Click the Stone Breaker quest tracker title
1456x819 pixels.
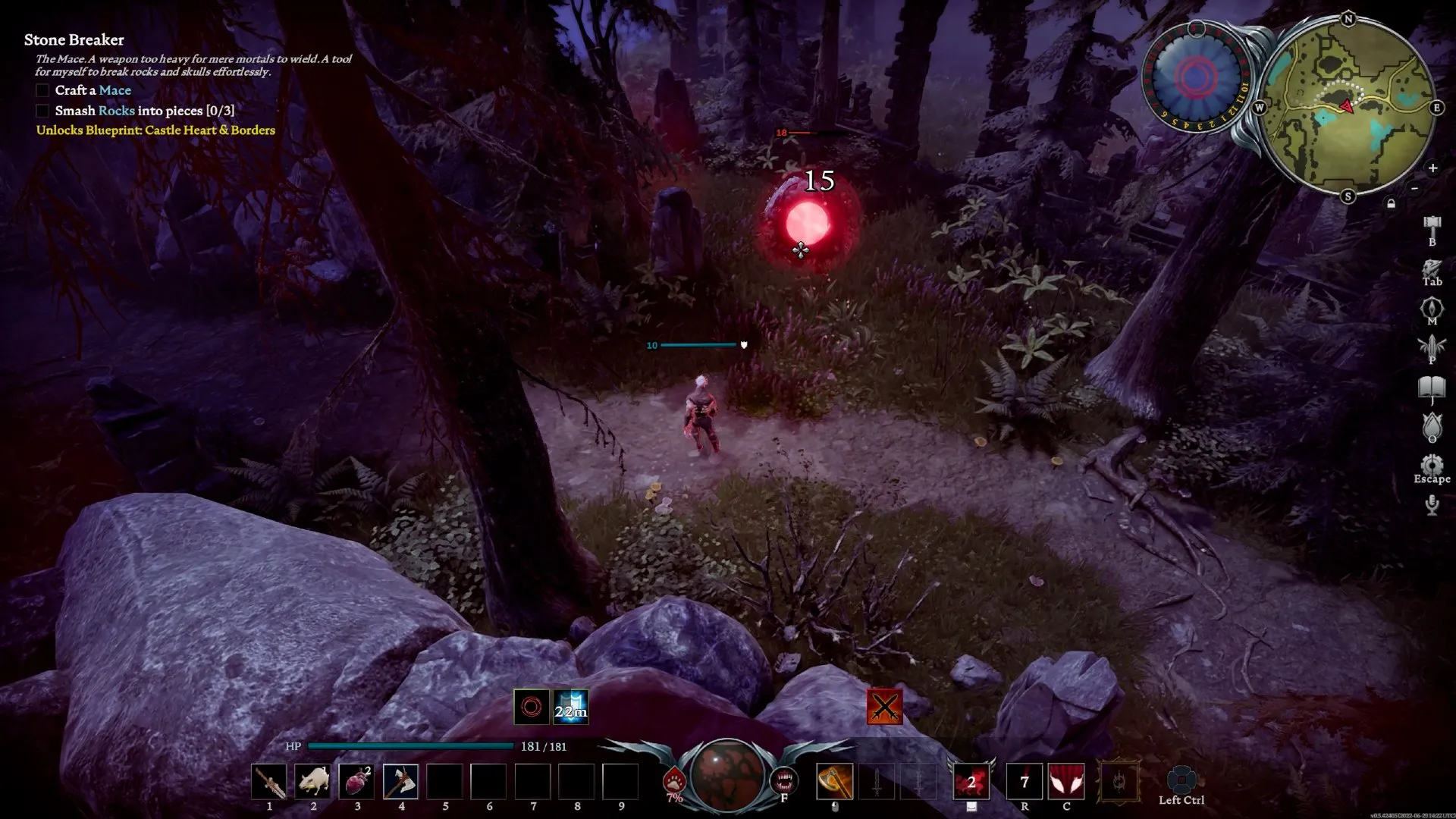click(74, 39)
